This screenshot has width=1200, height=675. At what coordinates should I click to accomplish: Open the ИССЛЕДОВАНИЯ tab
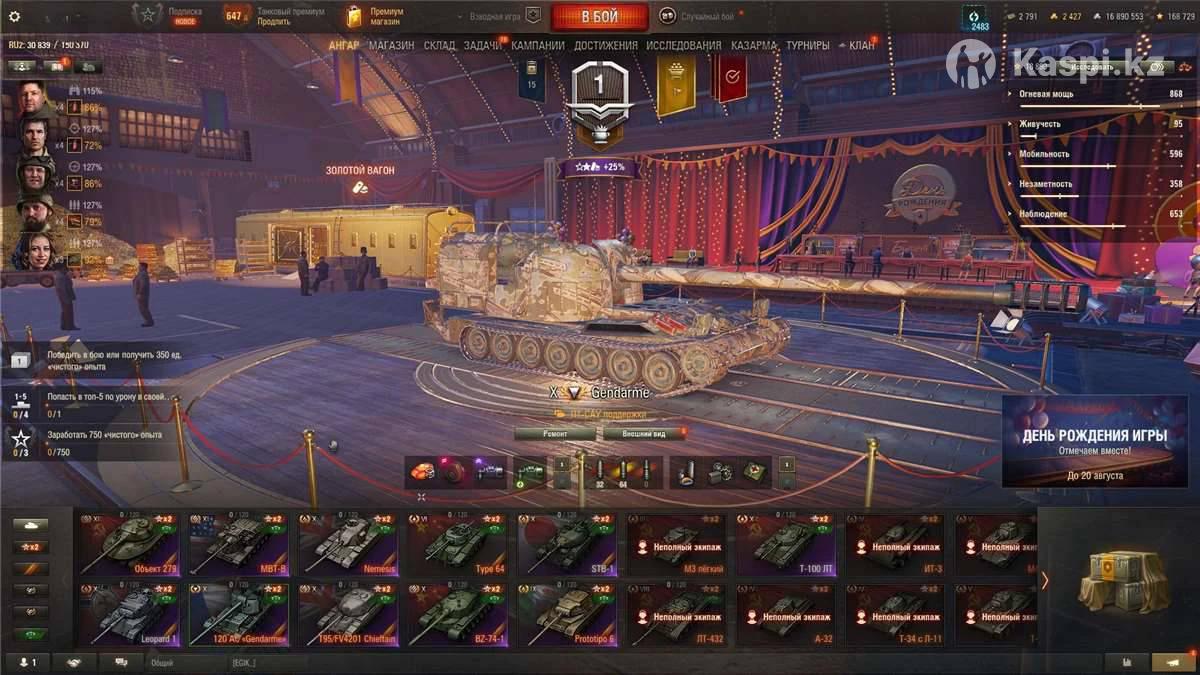683,46
